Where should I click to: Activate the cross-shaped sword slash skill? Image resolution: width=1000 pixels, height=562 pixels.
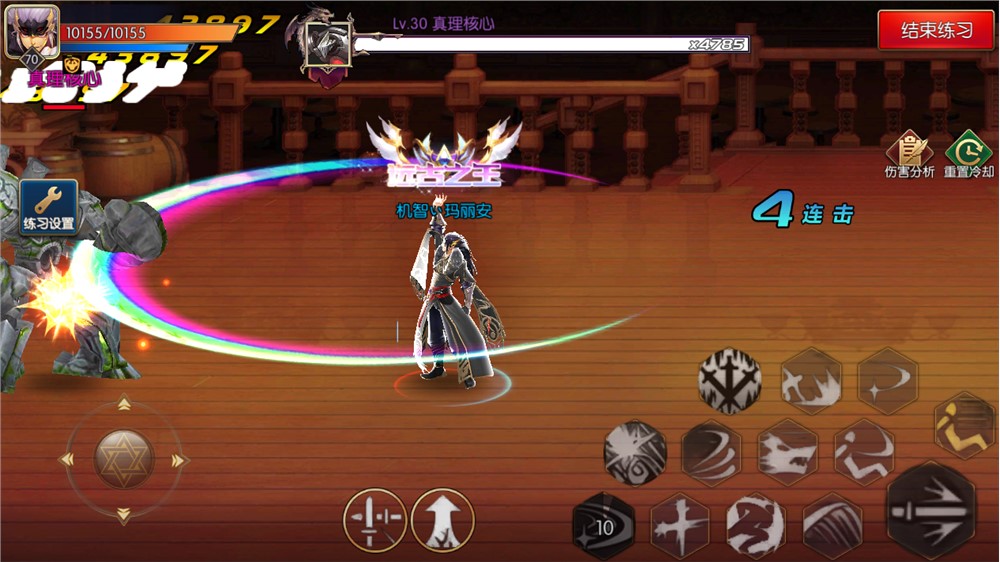coord(681,525)
